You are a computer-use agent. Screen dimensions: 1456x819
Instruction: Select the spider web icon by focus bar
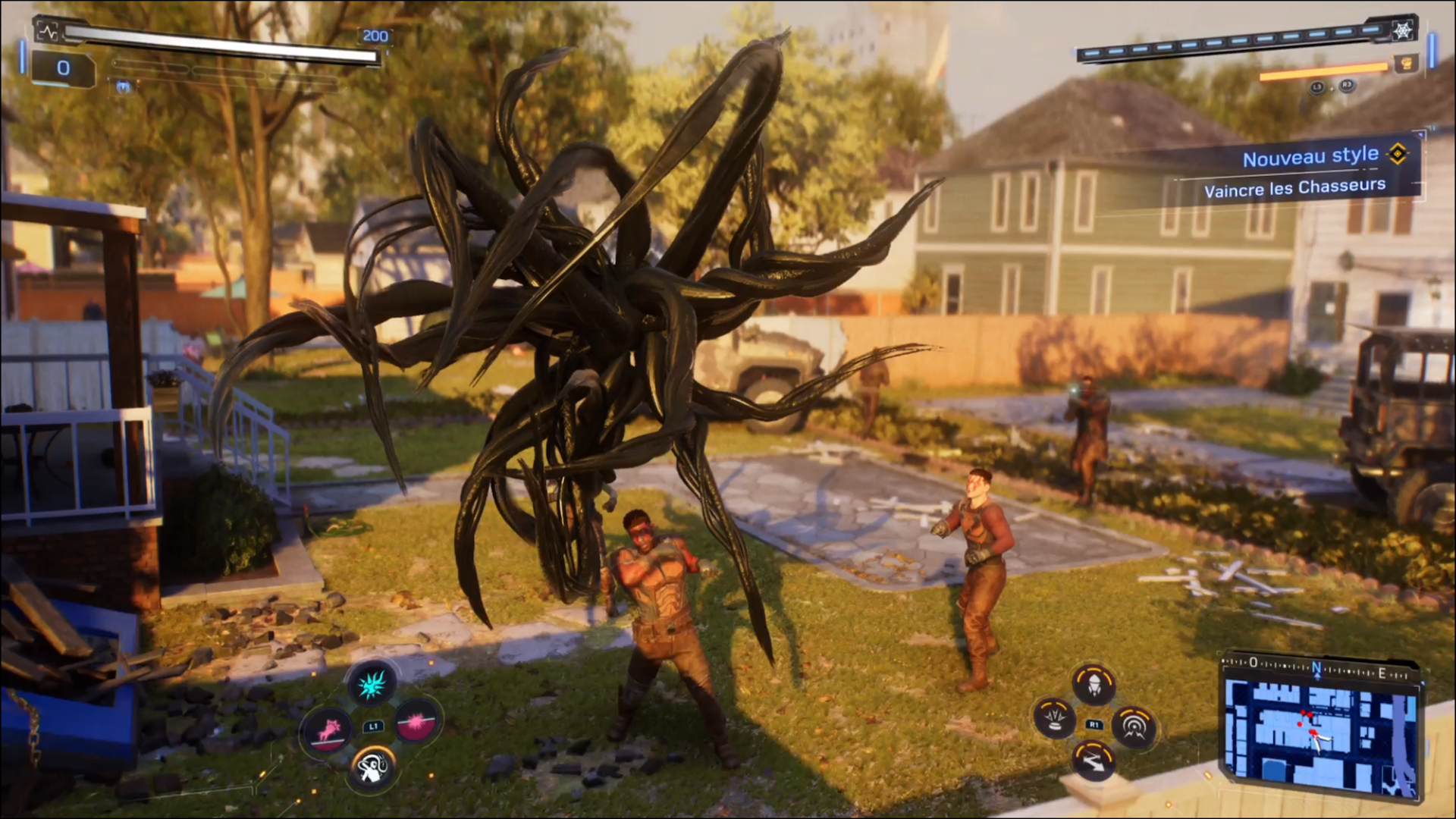click(x=1402, y=30)
